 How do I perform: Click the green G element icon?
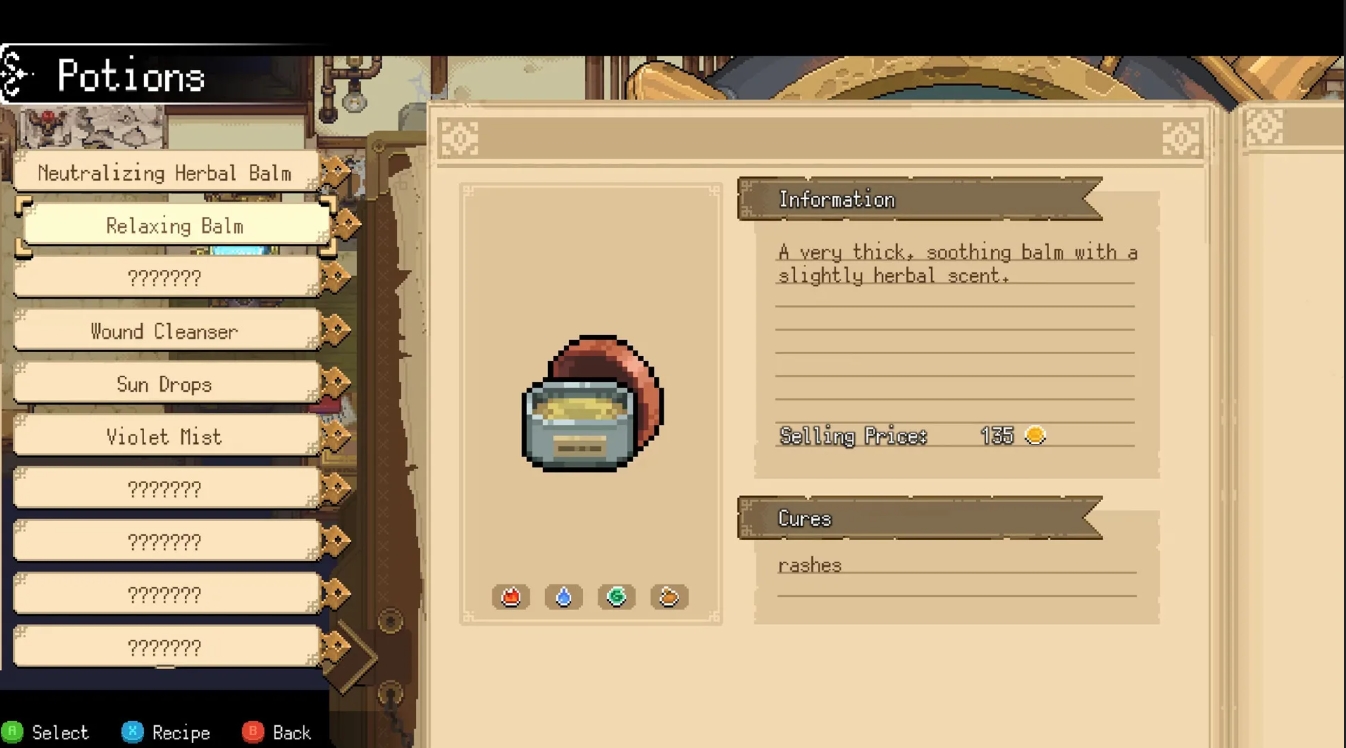tap(616, 596)
